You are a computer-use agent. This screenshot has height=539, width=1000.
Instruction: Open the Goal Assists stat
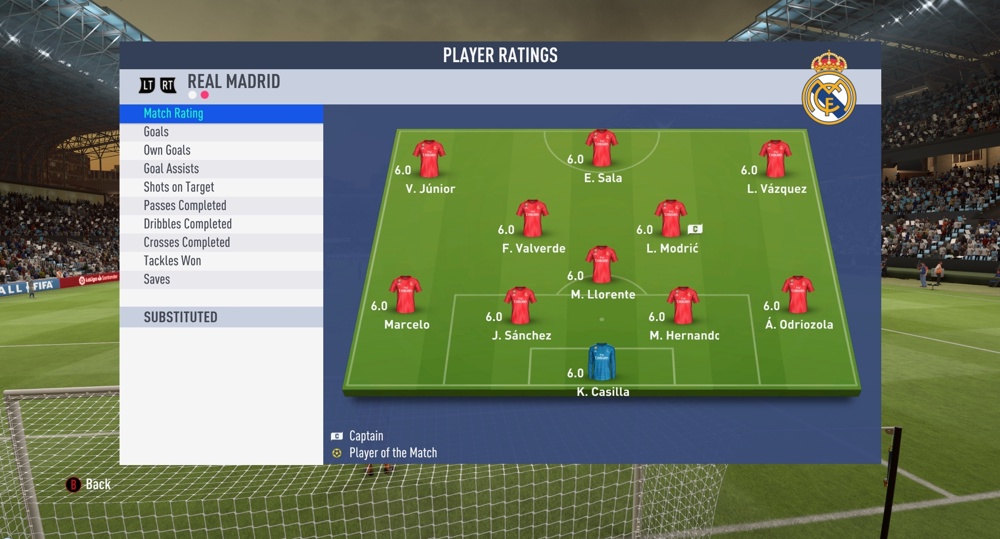click(220, 169)
